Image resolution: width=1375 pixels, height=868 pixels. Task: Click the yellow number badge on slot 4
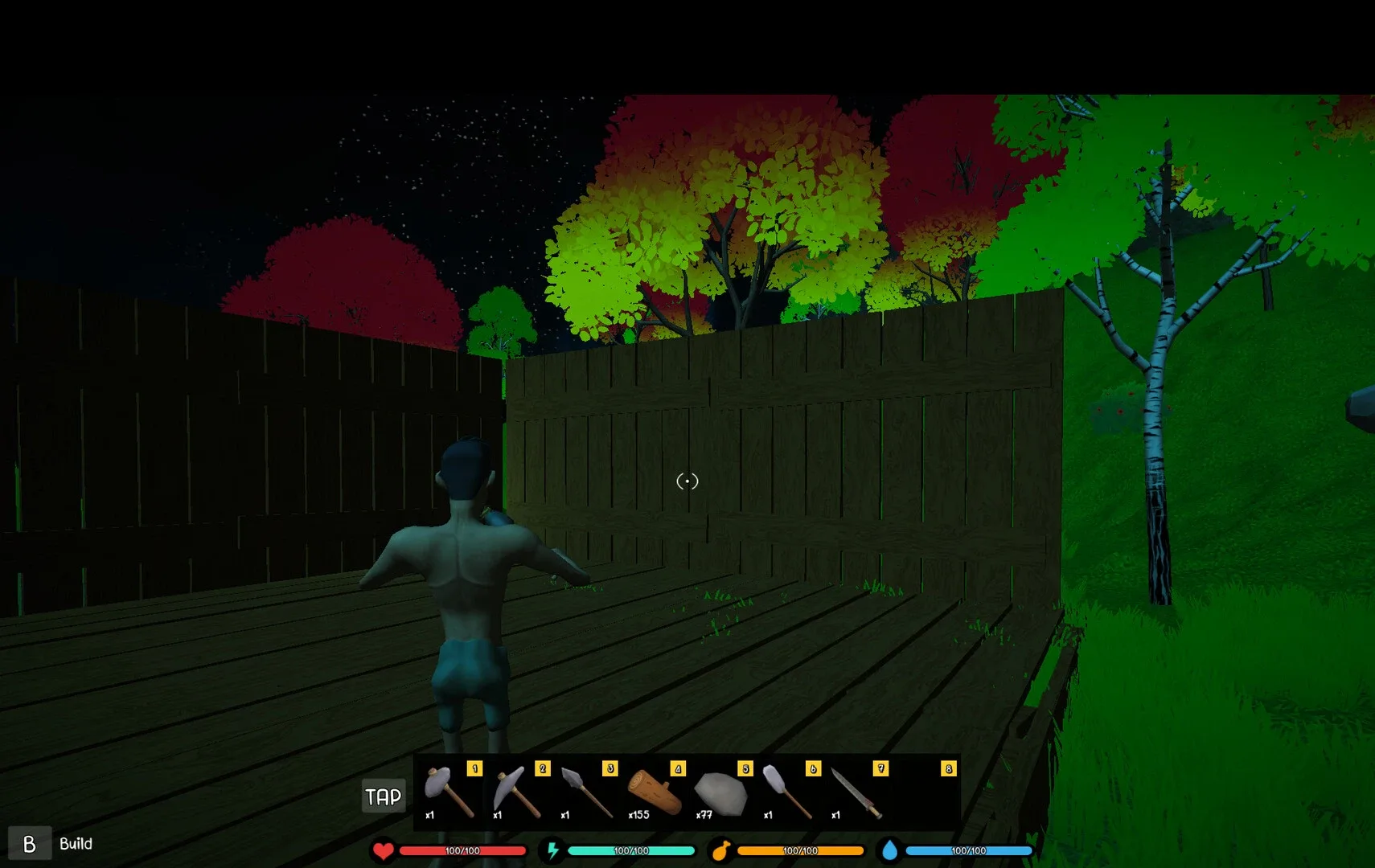(x=679, y=769)
